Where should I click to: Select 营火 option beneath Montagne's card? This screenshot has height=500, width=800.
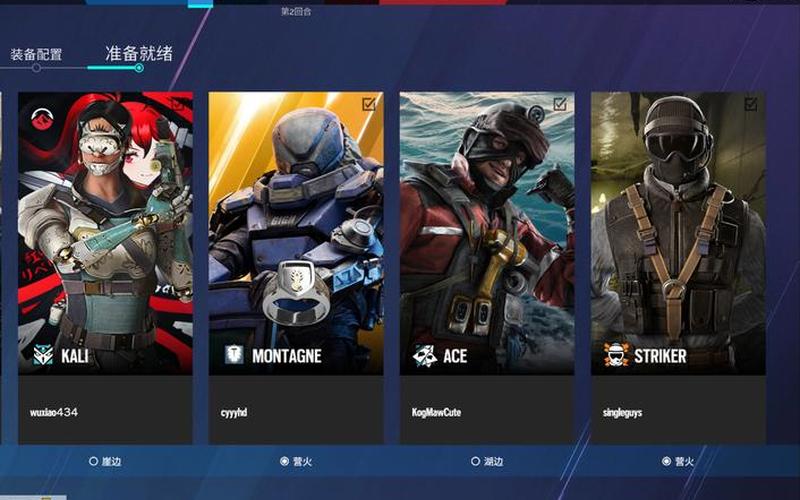[296, 461]
